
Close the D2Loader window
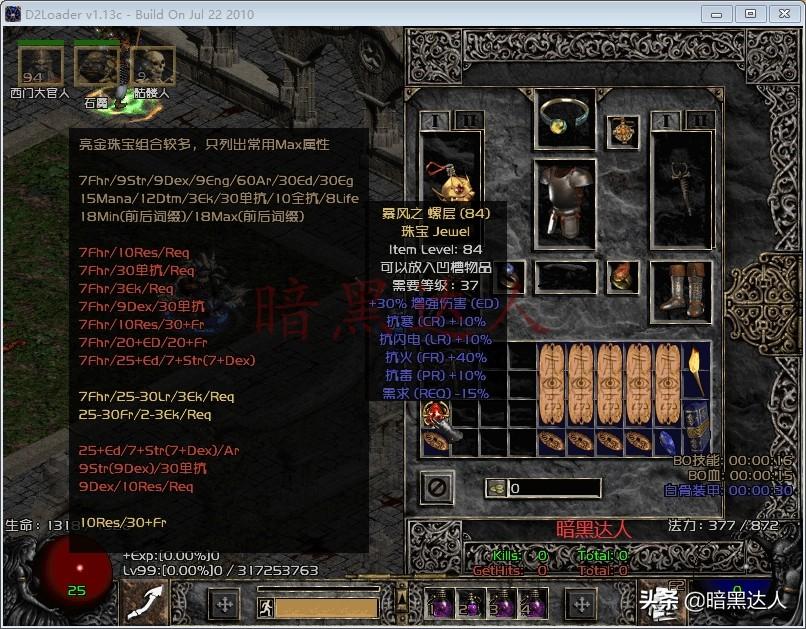(x=783, y=14)
